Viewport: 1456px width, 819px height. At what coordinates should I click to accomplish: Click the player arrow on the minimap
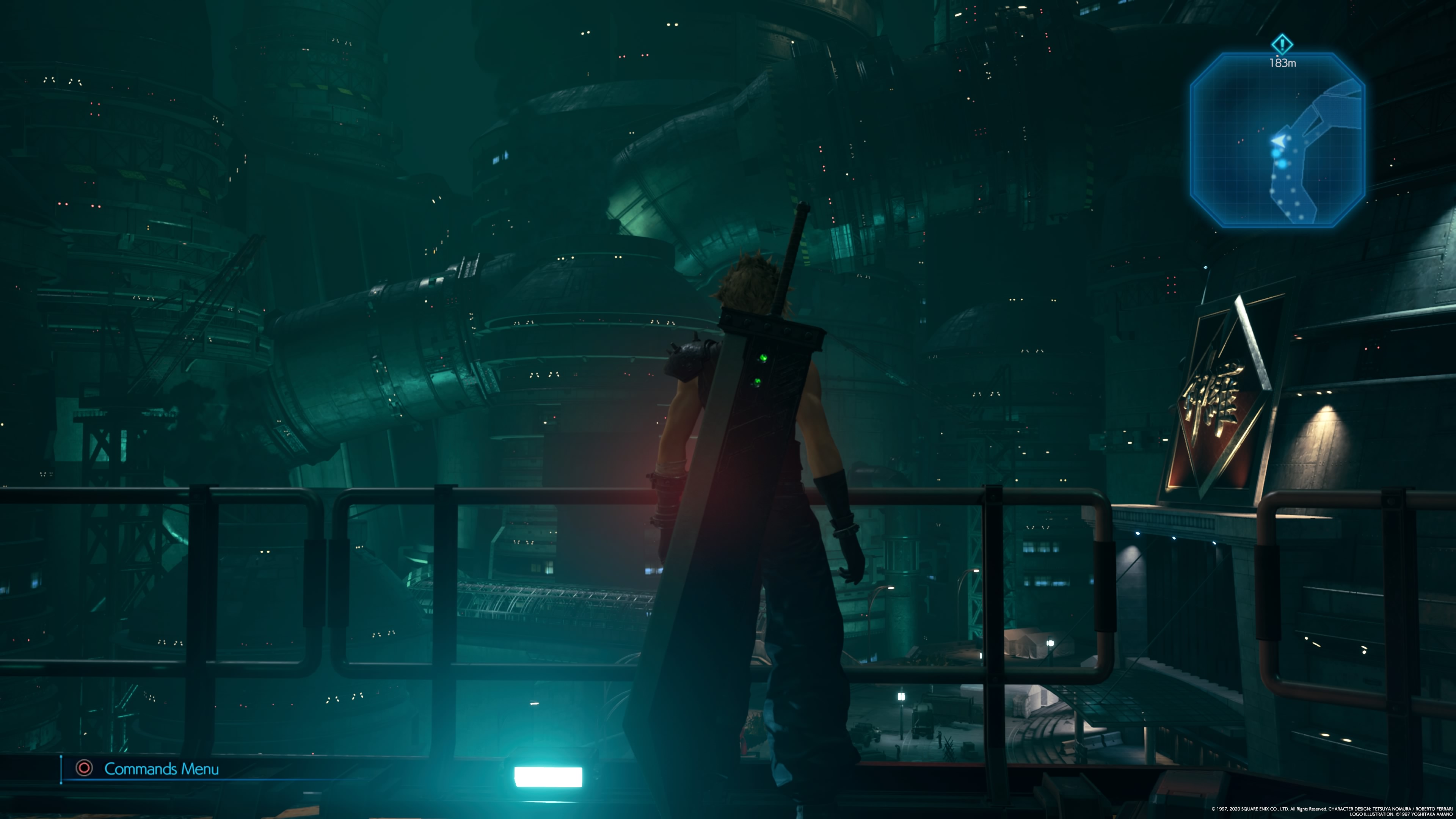[x=1277, y=140]
